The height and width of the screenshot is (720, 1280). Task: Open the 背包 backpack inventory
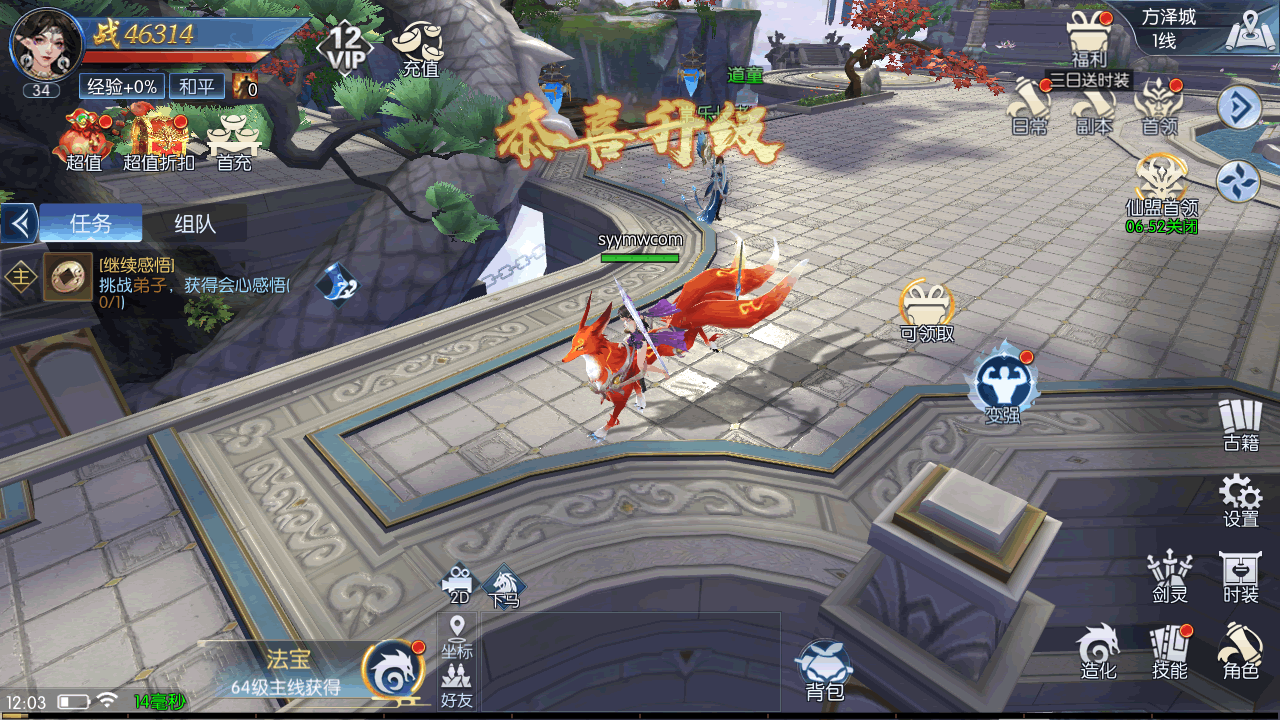[x=825, y=670]
